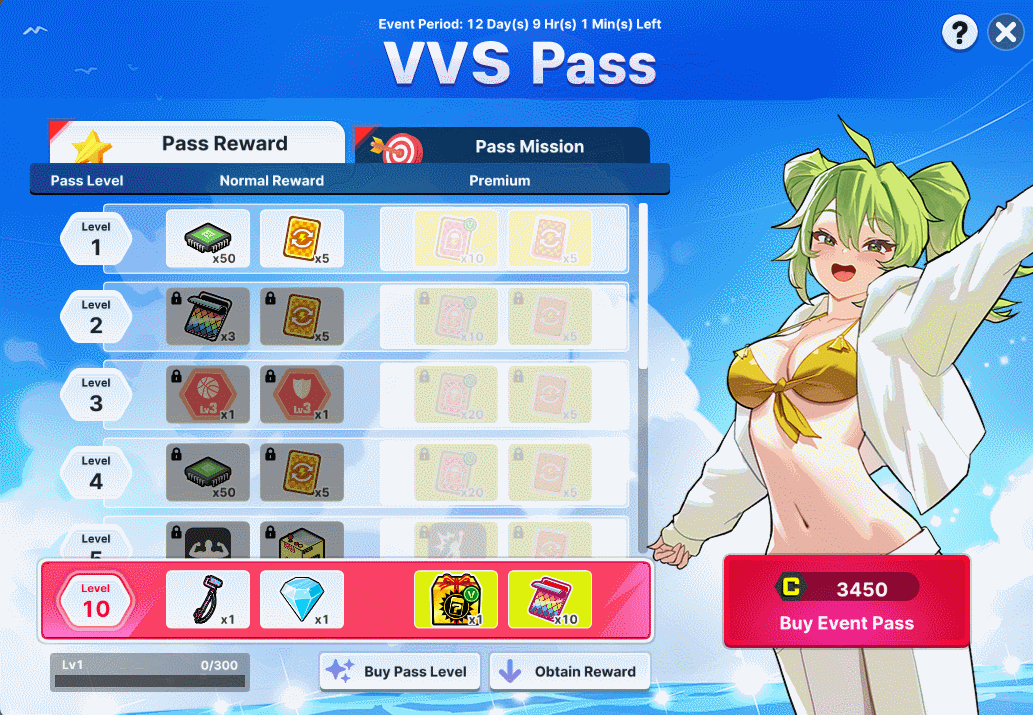1033x715 pixels.
Task: Pick the Level 10 premium gift box reward
Action: pos(455,600)
